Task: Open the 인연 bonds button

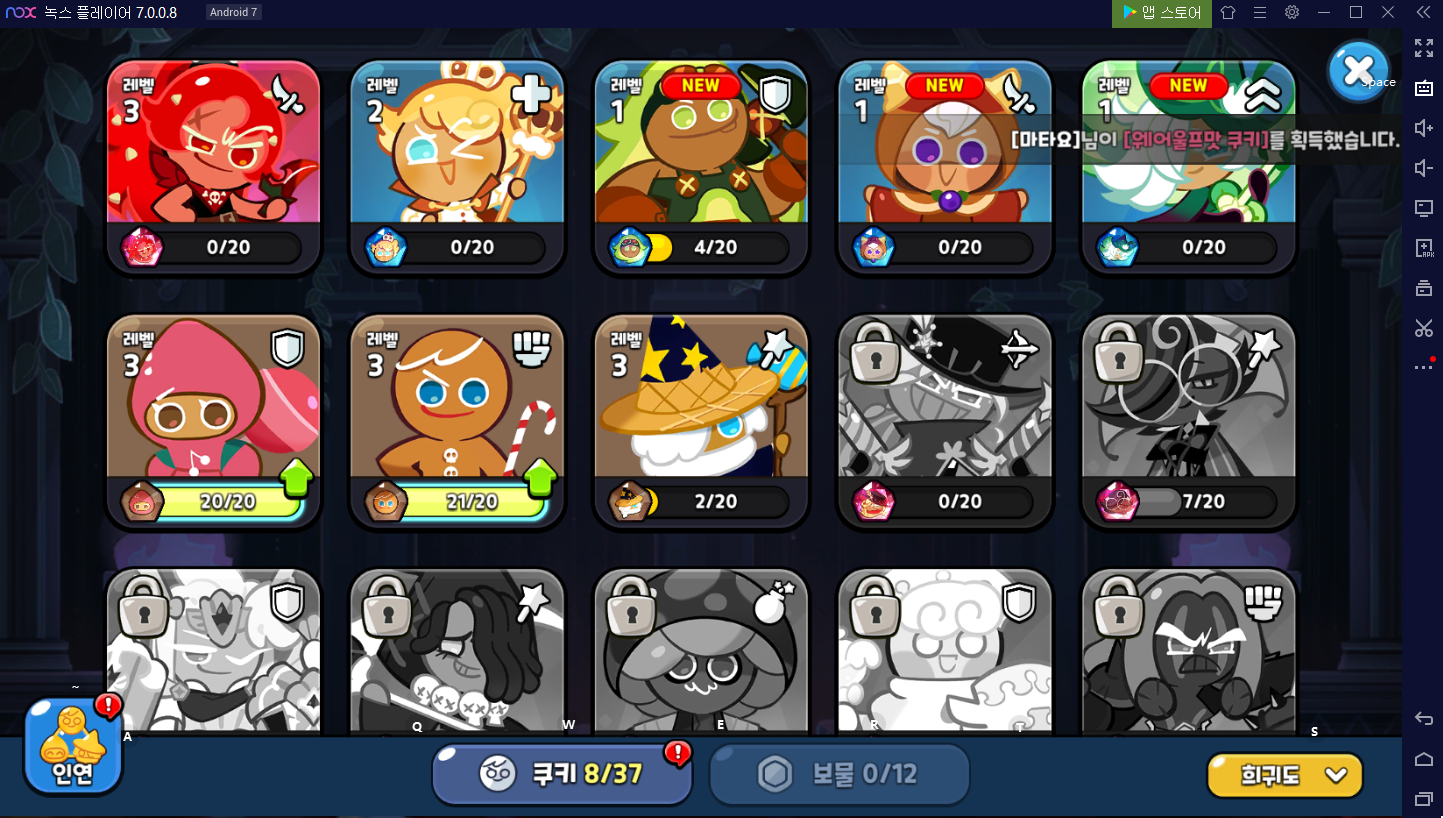Action: (73, 747)
